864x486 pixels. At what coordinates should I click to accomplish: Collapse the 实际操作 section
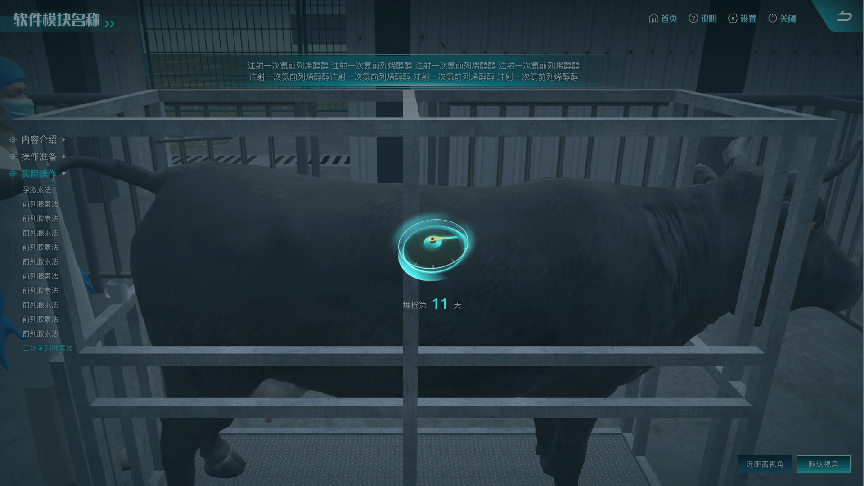[38, 173]
